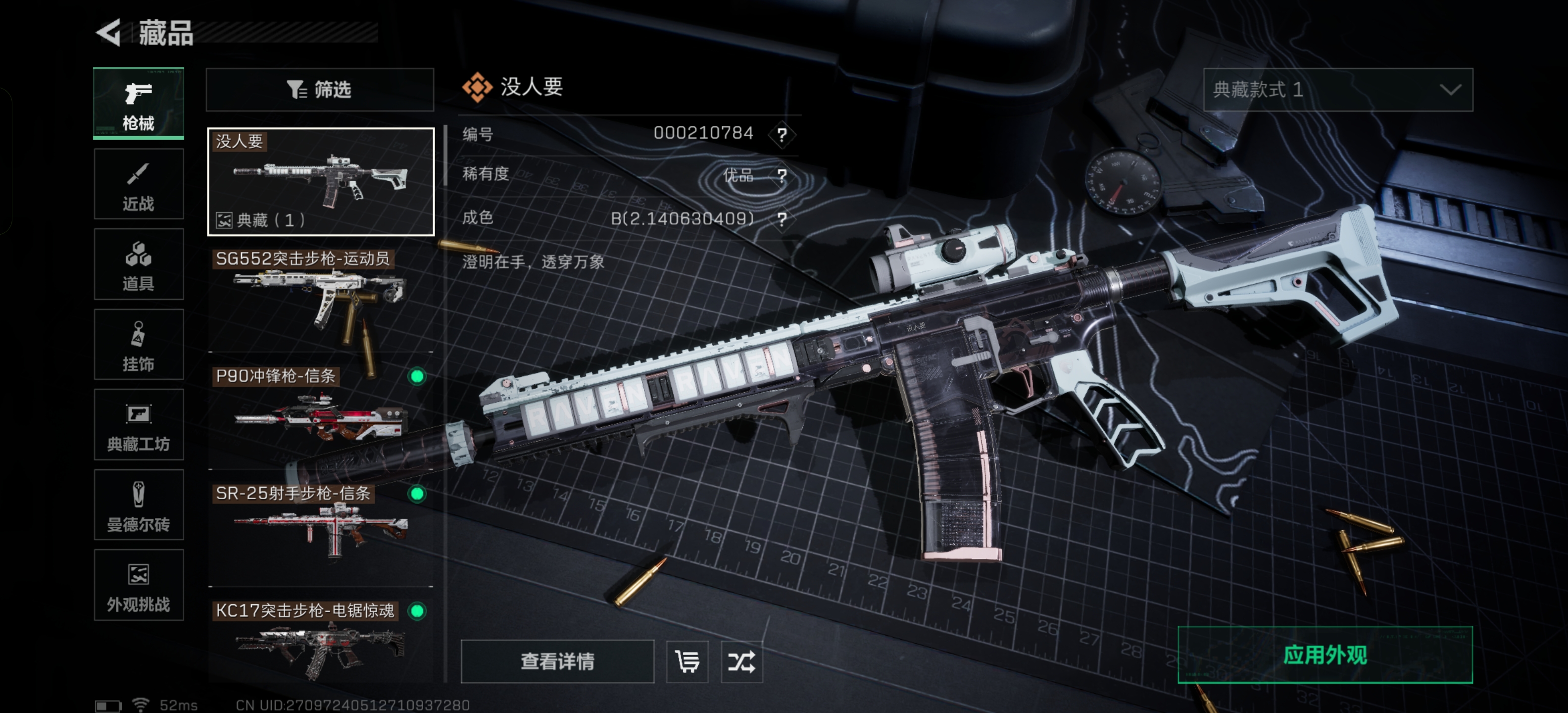The image size is (1568, 713).
Task: Pick the SR-25射手步枪-信条 skin
Action: 321,533
